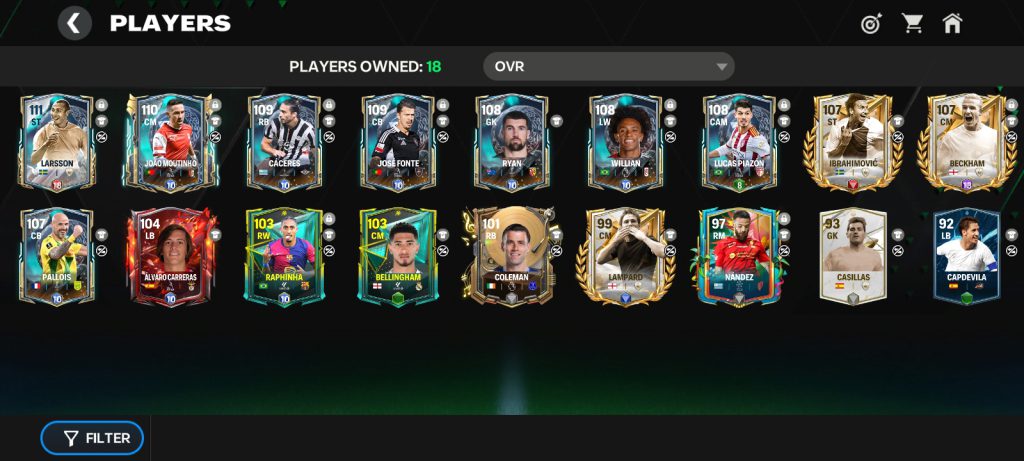The image size is (1024, 461).
Task: Select the Ibrahimović icon card
Action: pyautogui.click(x=853, y=142)
